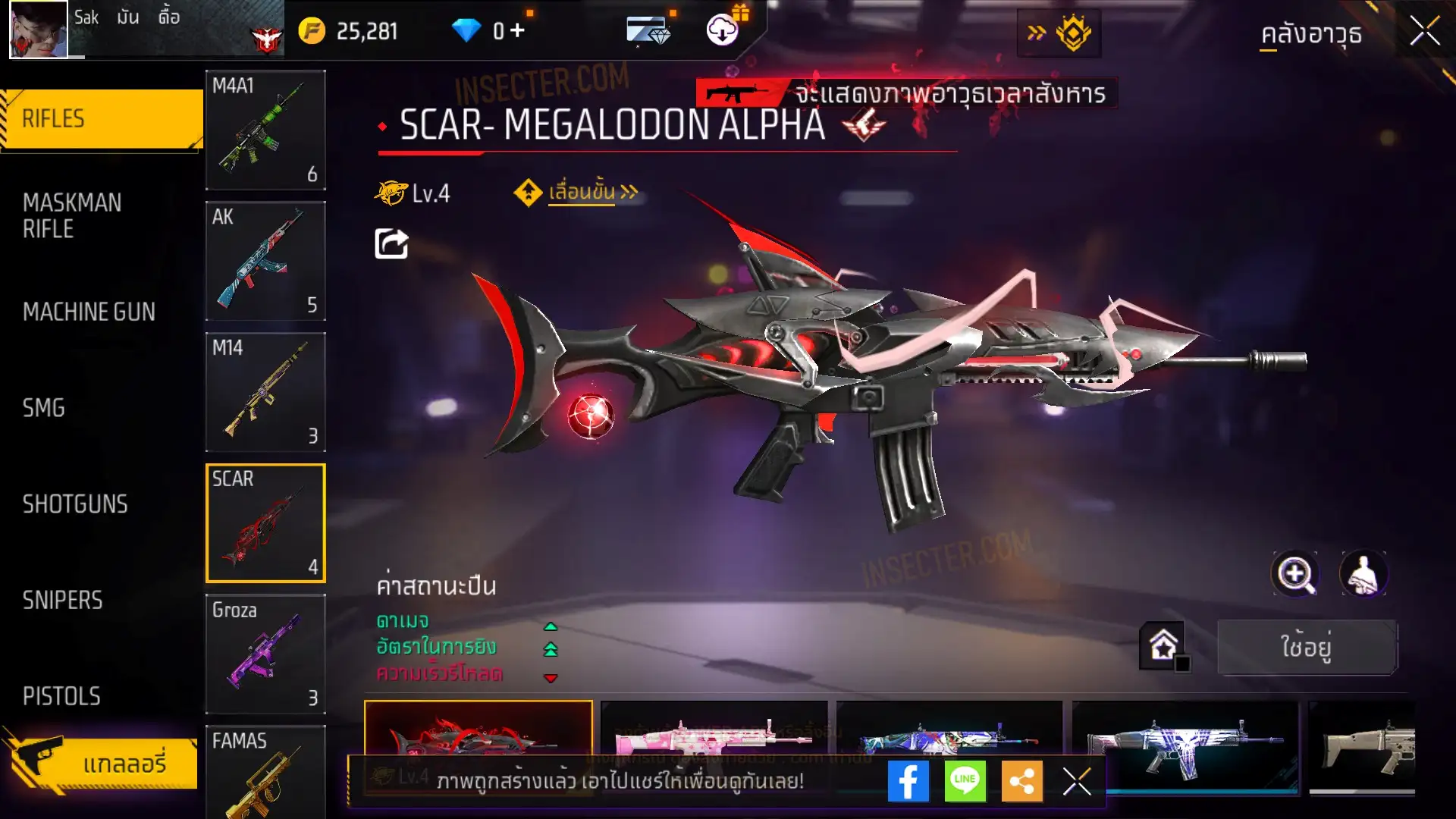This screenshot has height=819, width=1456.
Task: Share the image to Facebook
Action: (x=908, y=781)
